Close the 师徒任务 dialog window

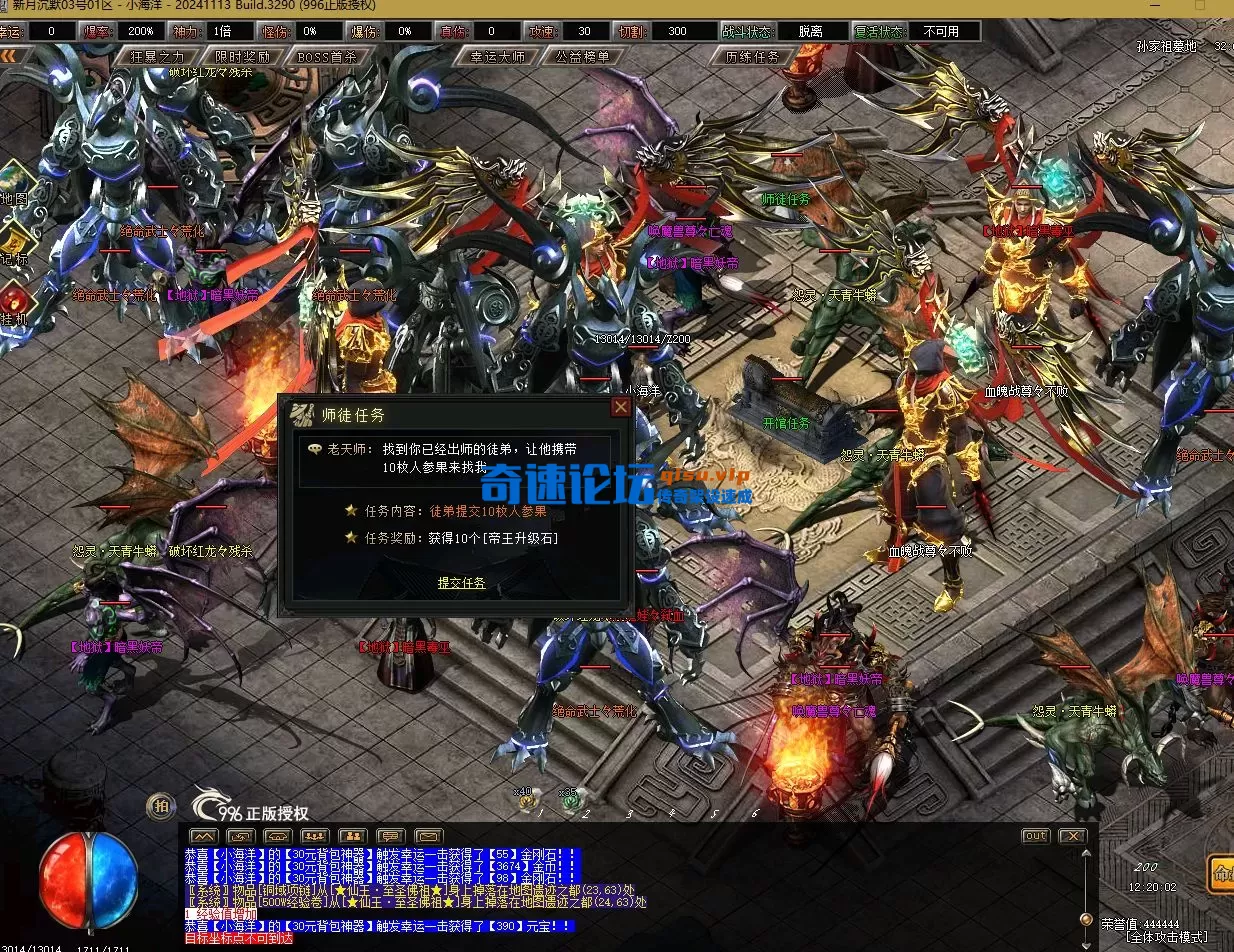coord(621,407)
